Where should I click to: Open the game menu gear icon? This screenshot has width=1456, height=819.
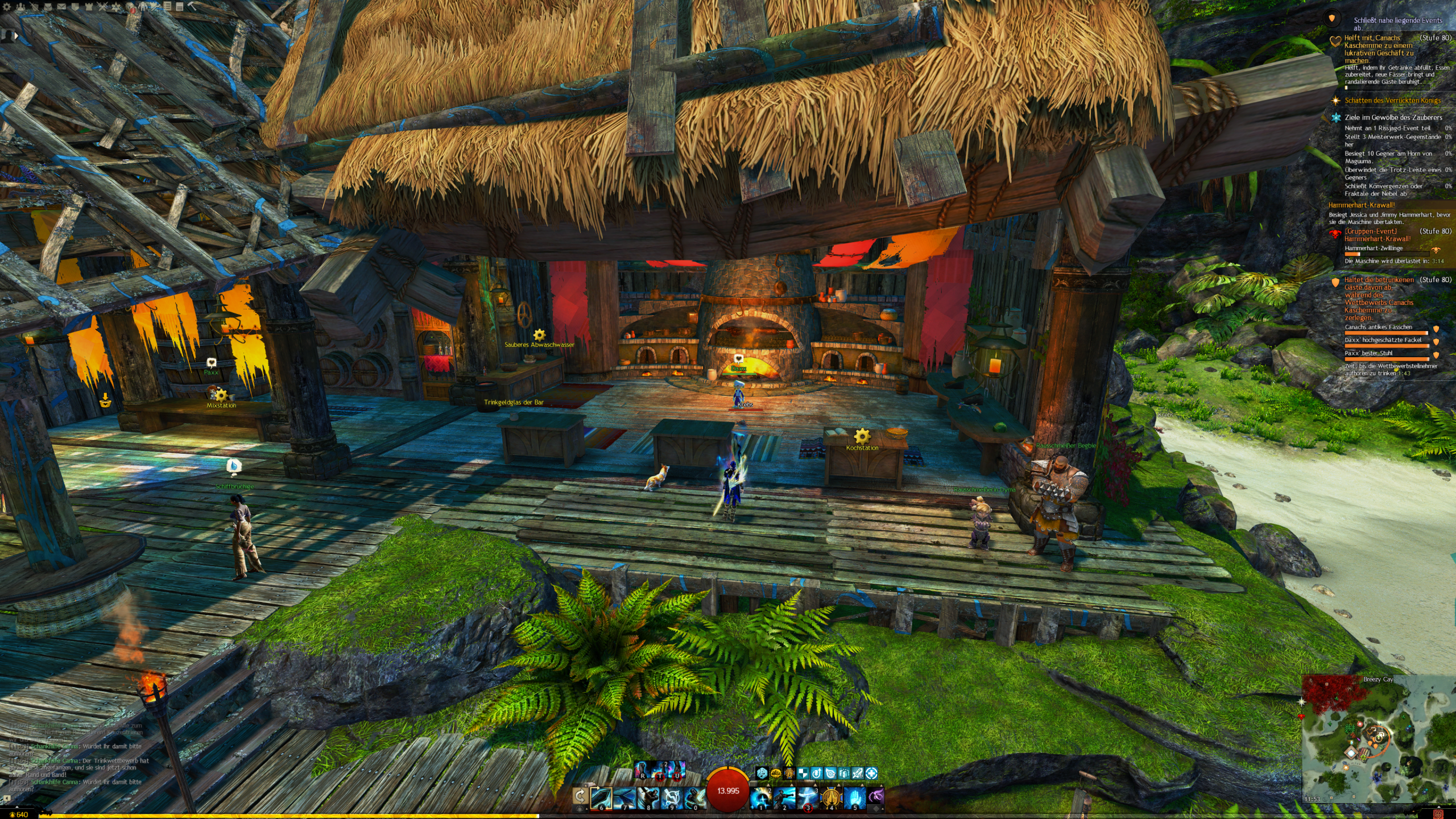point(7,7)
